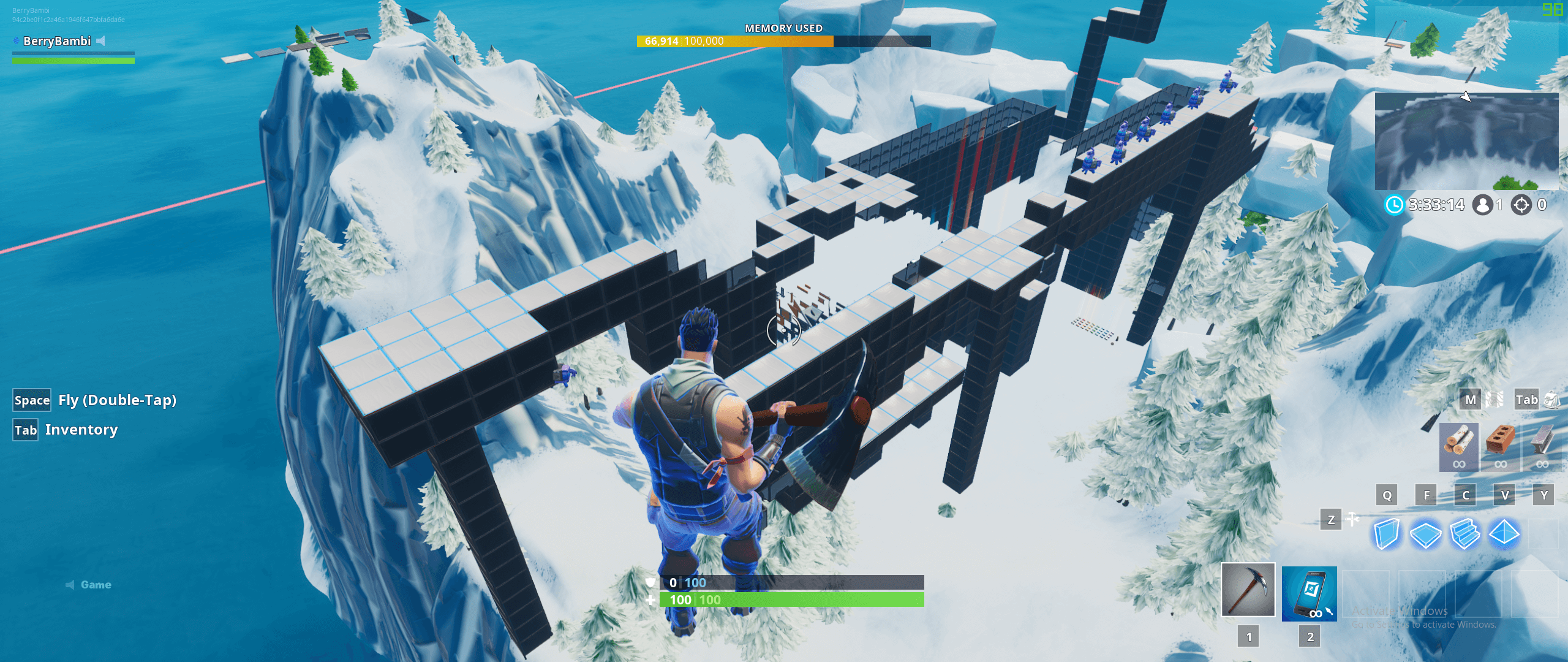Open Inventory via the Tab prompt
Viewport: 1568px width, 662px height.
pyautogui.click(x=25, y=430)
